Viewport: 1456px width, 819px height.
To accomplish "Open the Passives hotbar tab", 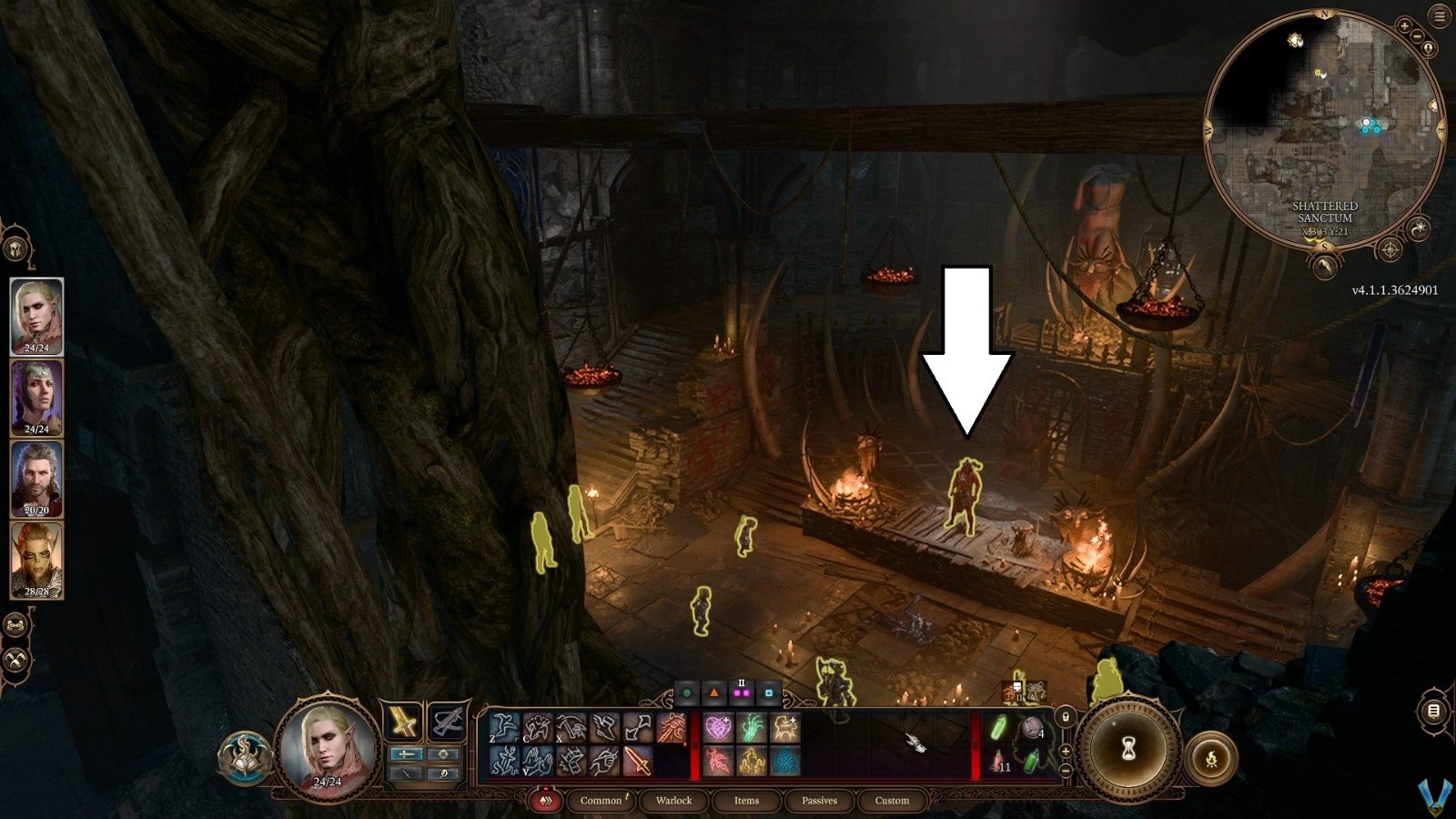I will click(820, 801).
